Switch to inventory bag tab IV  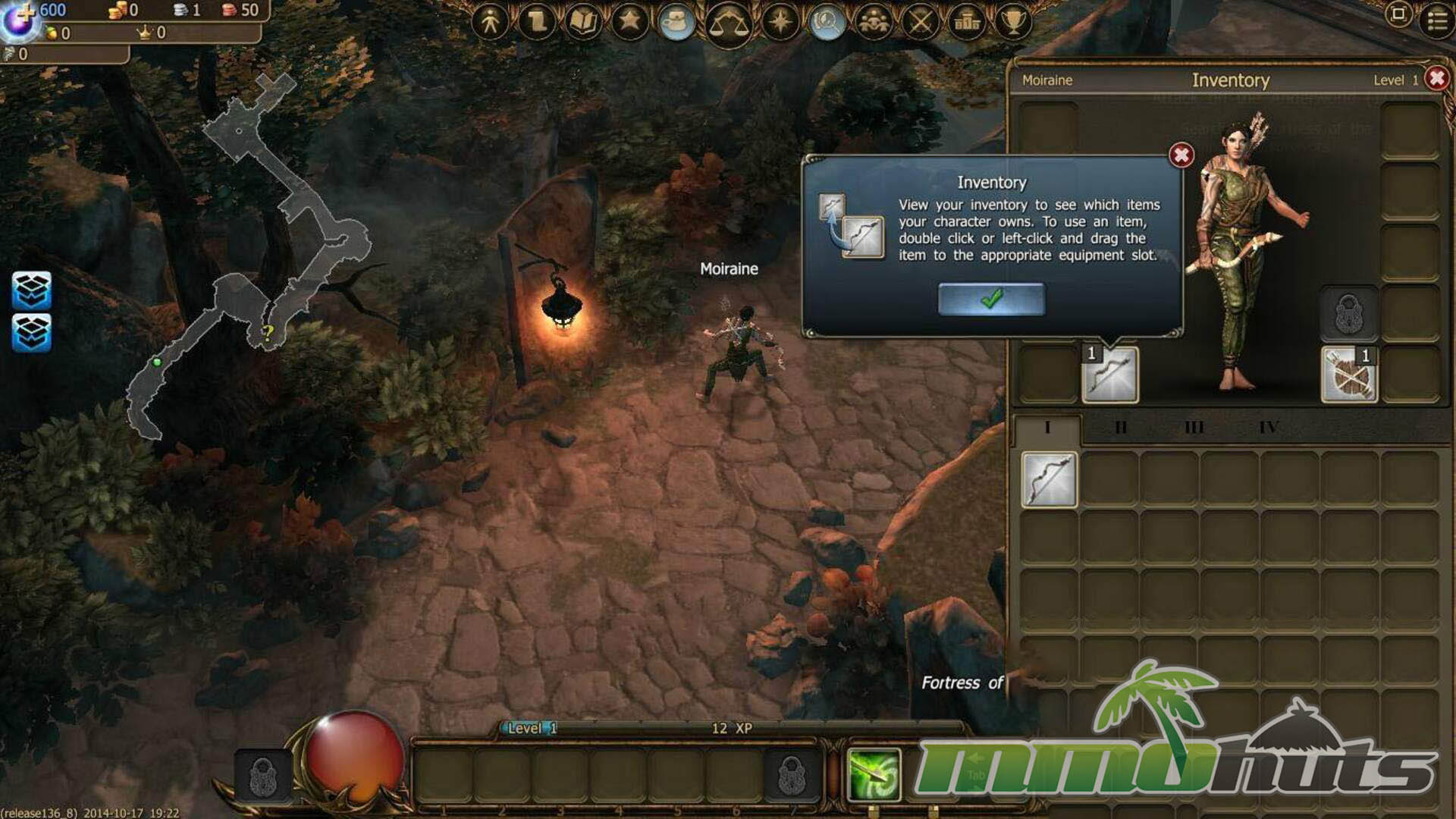1269,428
